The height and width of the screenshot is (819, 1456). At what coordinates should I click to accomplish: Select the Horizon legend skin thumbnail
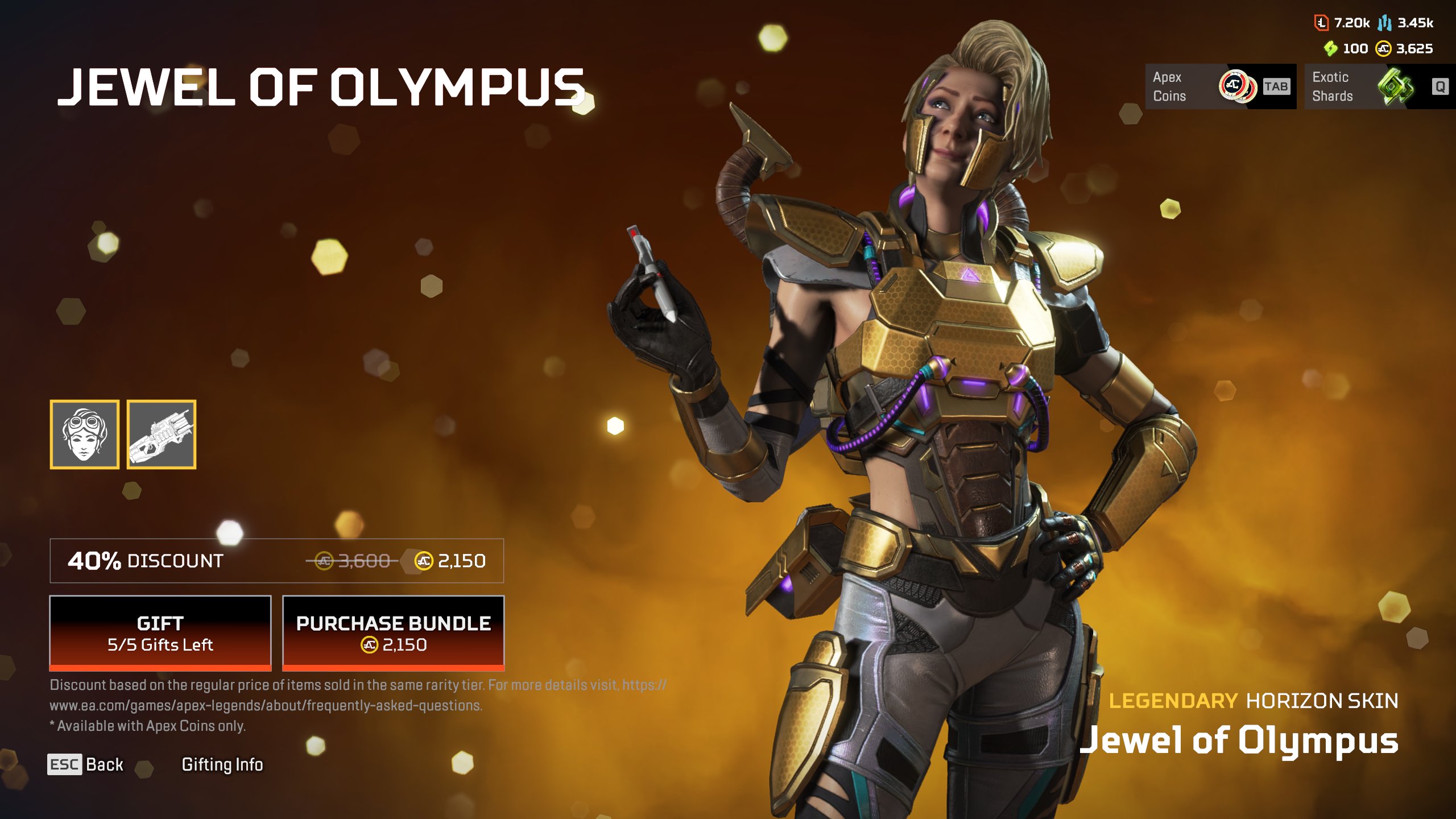tap(85, 435)
